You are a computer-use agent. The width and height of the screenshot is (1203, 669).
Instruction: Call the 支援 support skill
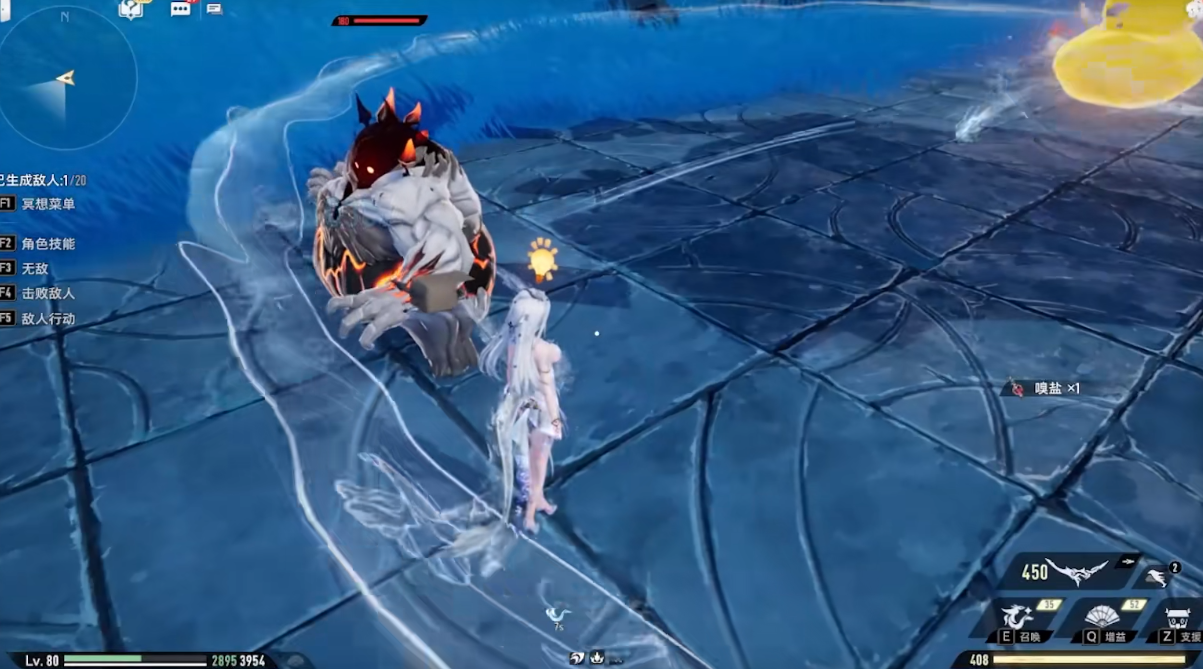tap(1178, 620)
